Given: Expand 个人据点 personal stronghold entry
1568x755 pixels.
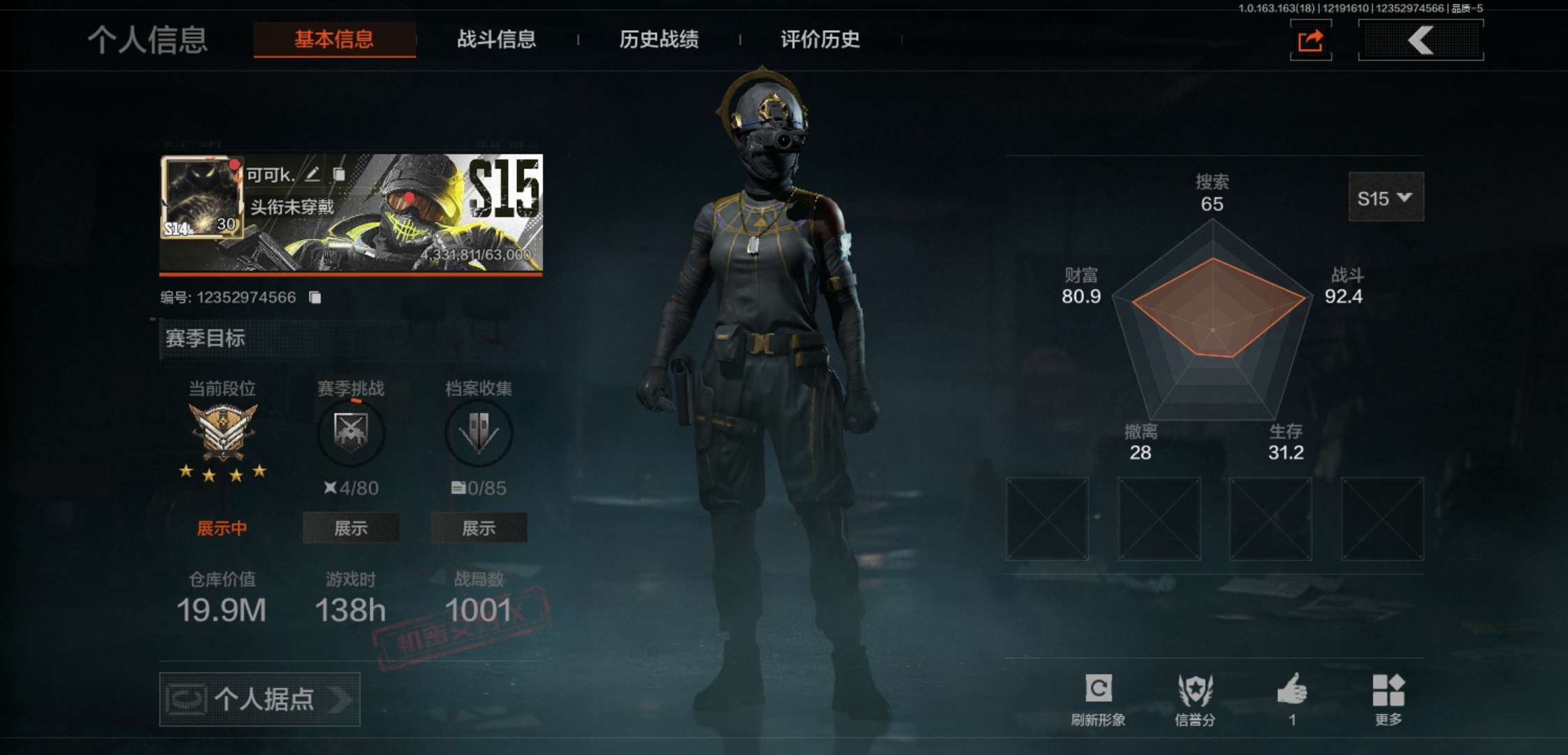Looking at the screenshot, I should (259, 699).
